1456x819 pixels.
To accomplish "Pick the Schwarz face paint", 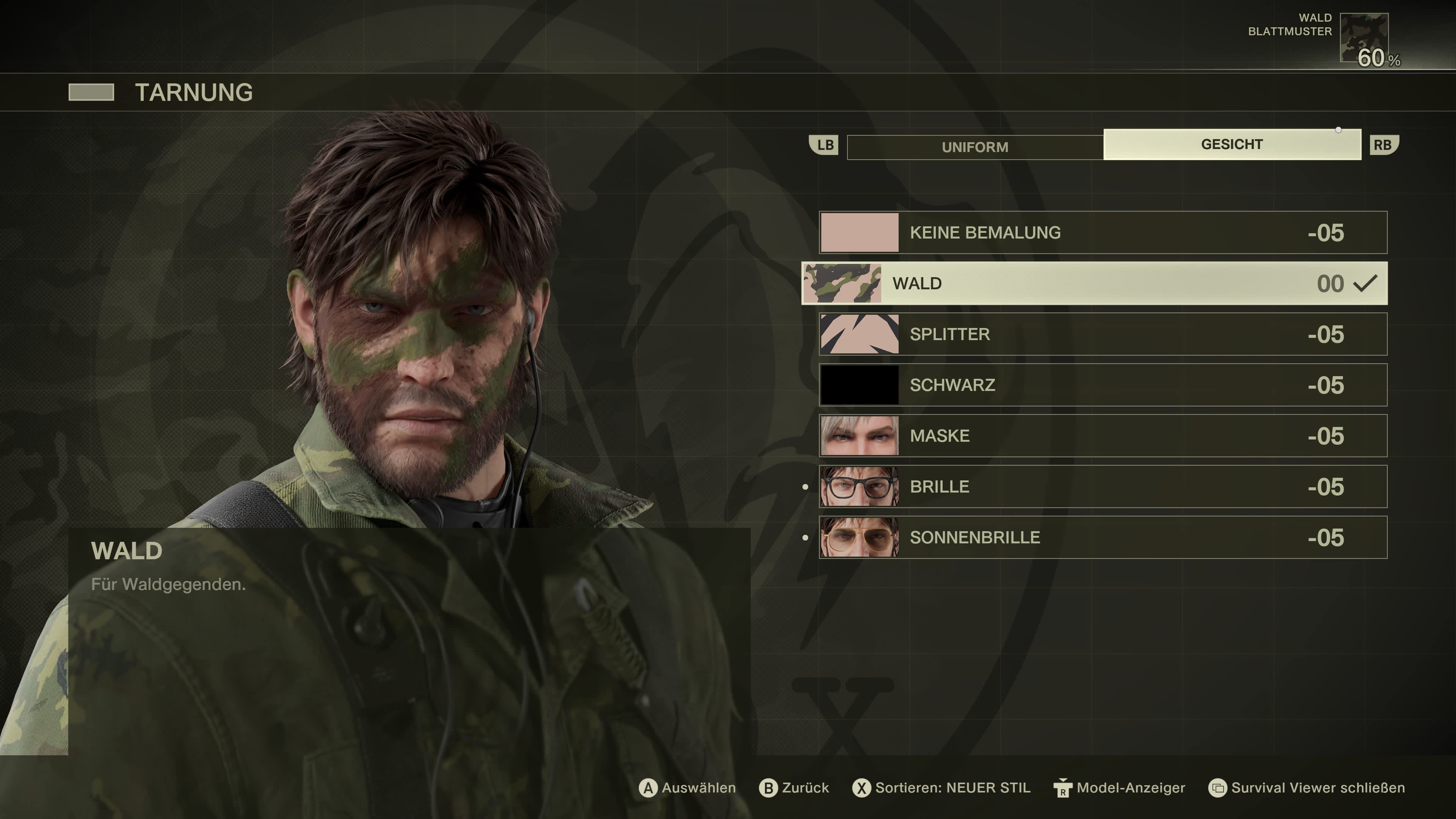I will point(1103,385).
